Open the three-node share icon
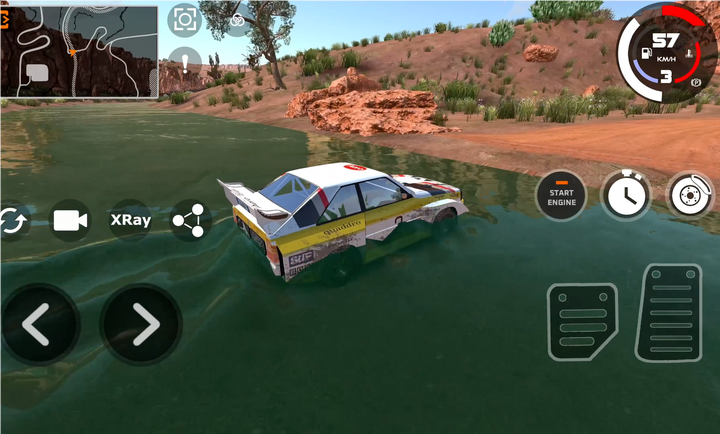The width and height of the screenshot is (720, 434). pos(189,220)
